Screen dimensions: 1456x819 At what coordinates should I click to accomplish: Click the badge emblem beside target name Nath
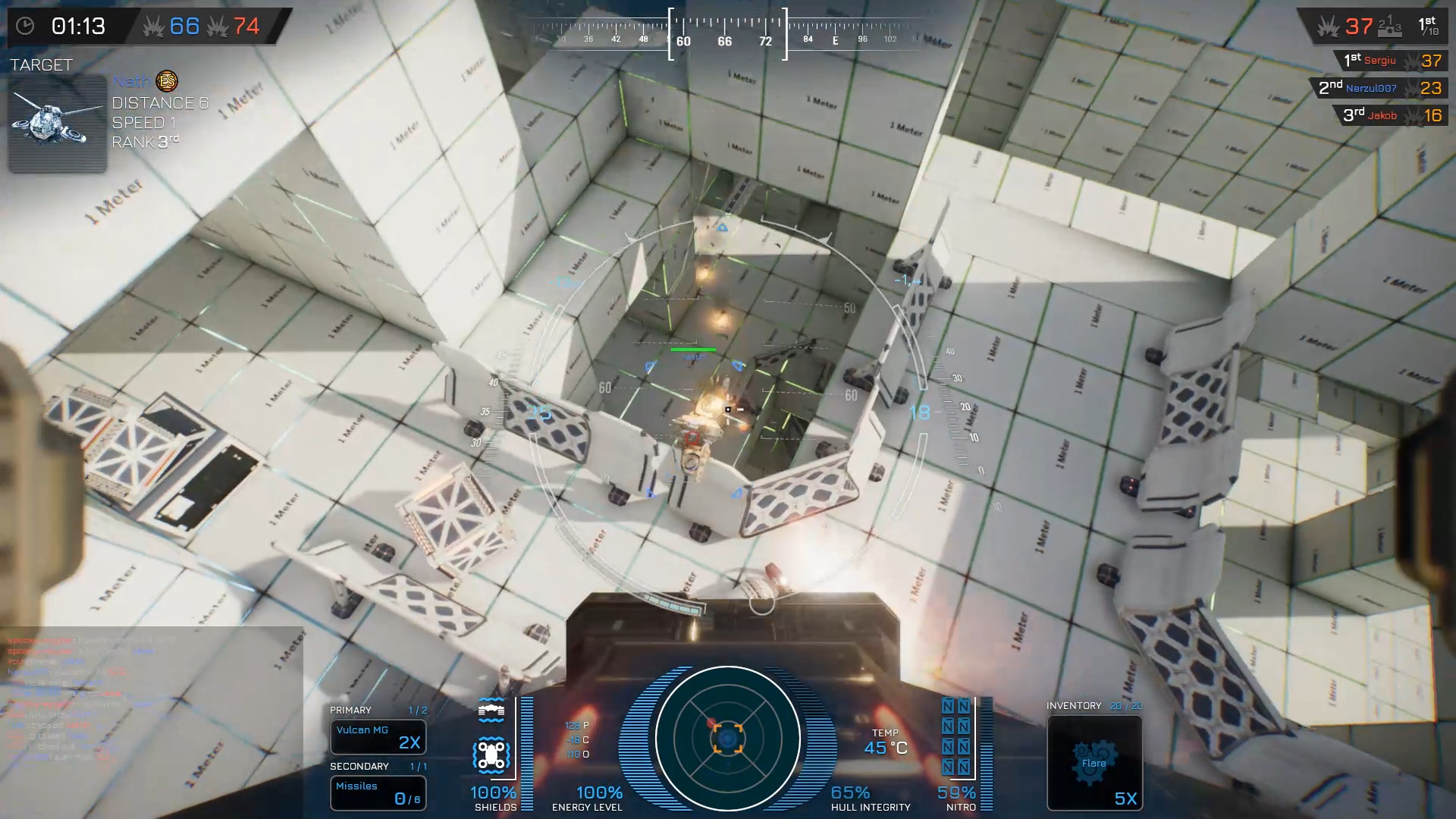(x=166, y=81)
